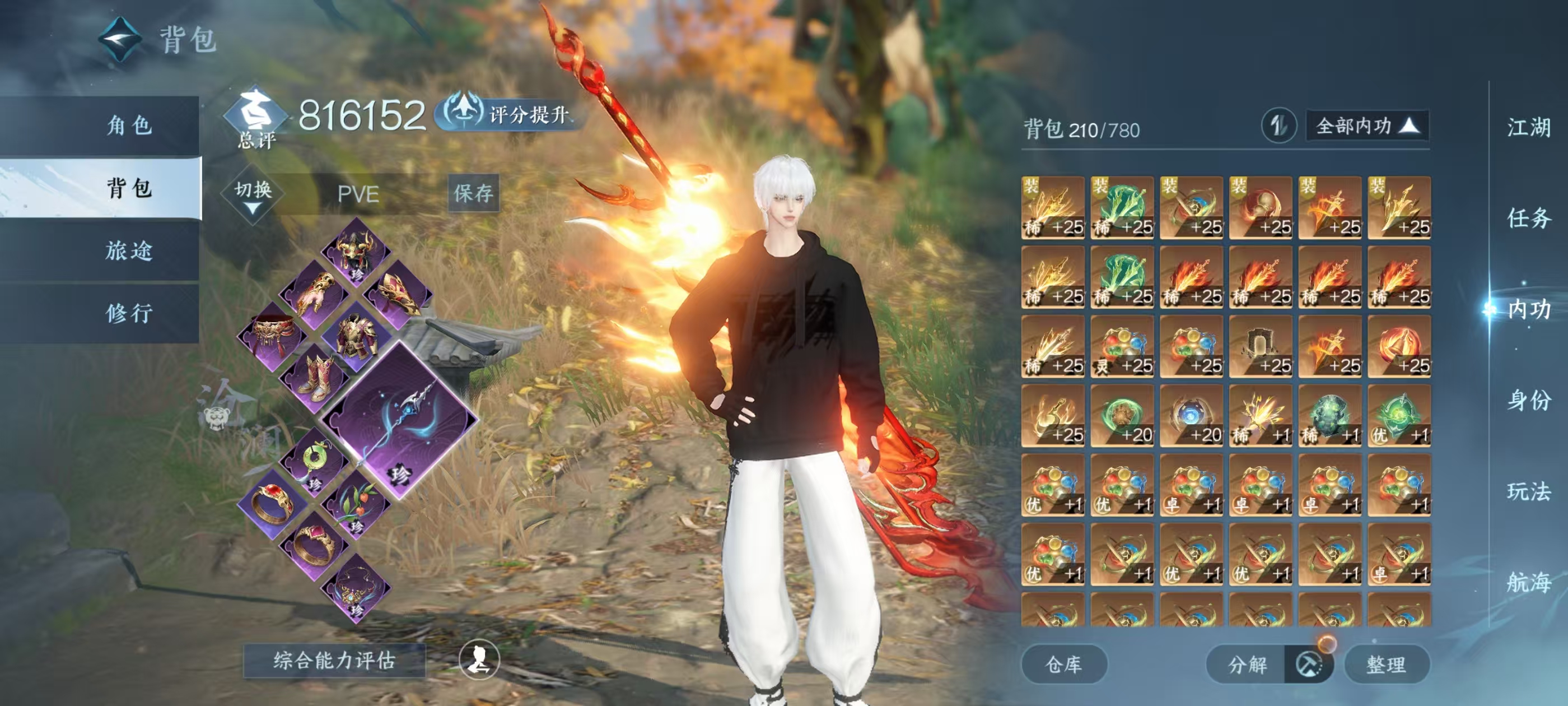Open the 航海 side category
The width and height of the screenshot is (1568, 706).
pos(1528,582)
